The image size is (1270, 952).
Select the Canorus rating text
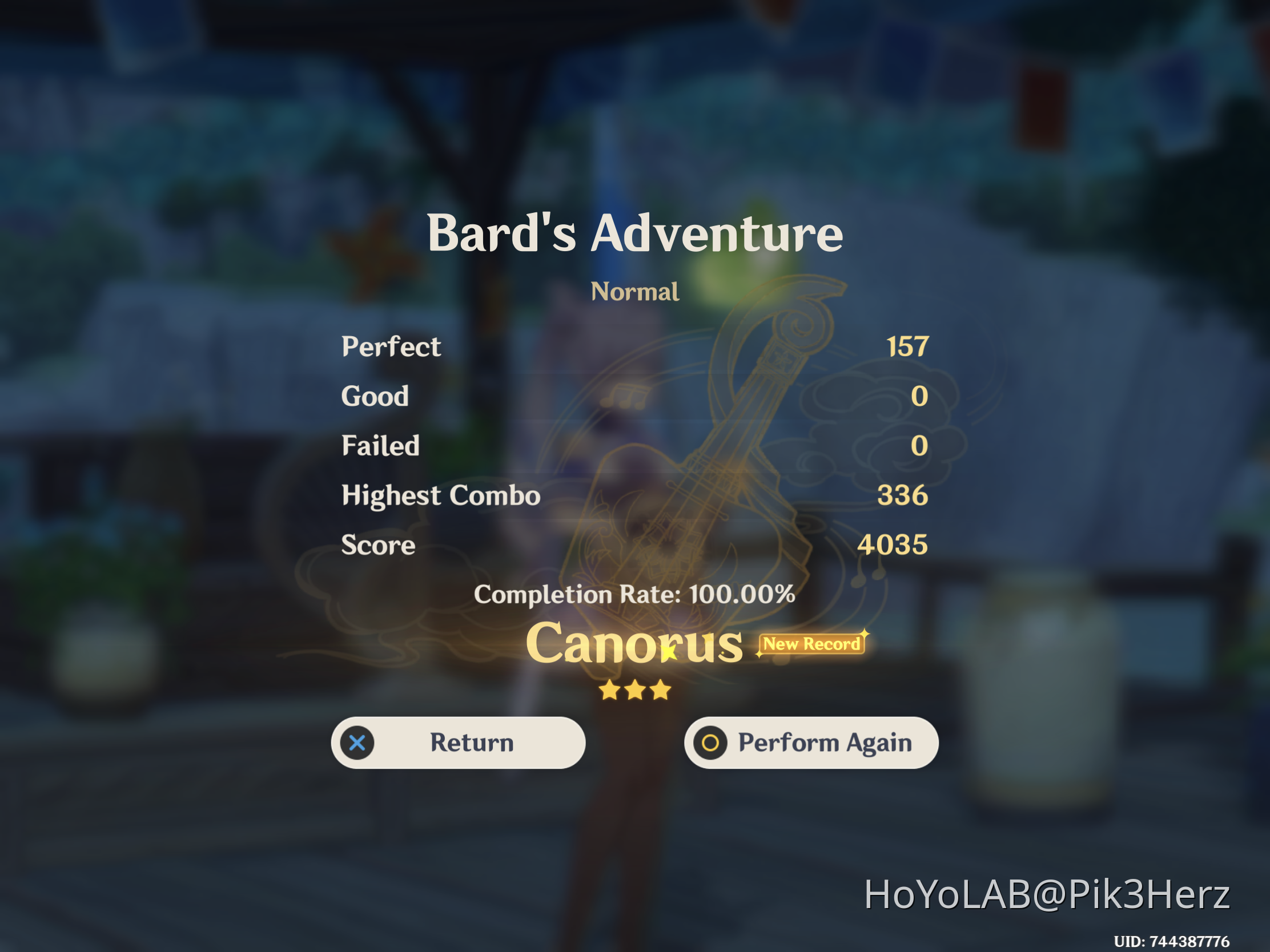click(x=634, y=644)
